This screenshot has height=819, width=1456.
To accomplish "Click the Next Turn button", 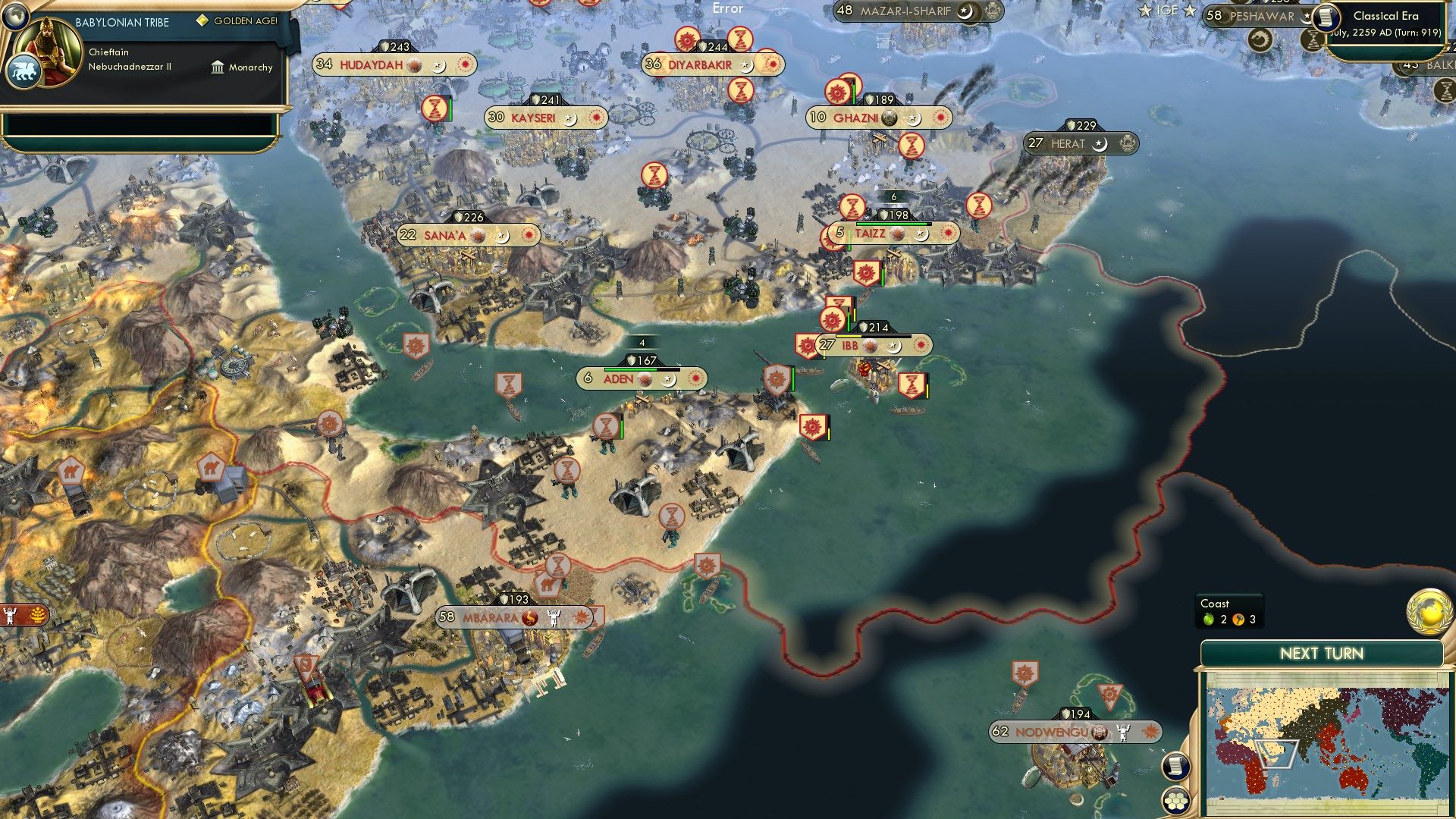I will (1321, 651).
